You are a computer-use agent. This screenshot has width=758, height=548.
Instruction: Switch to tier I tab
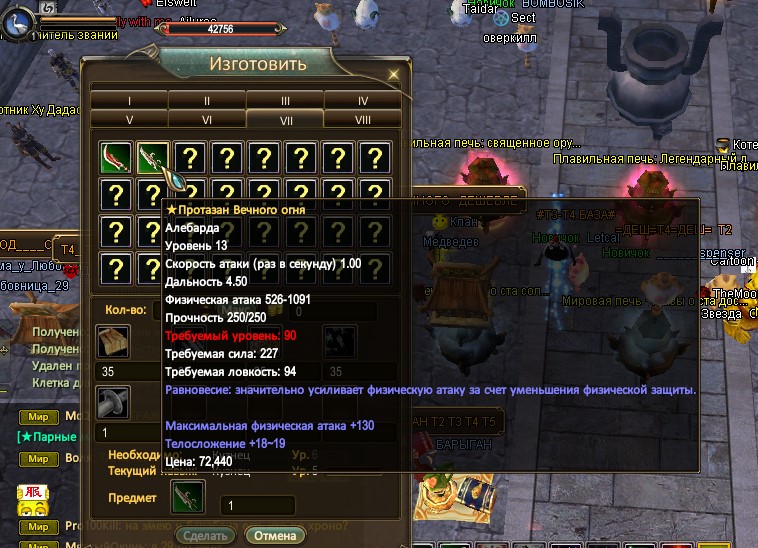tap(129, 101)
